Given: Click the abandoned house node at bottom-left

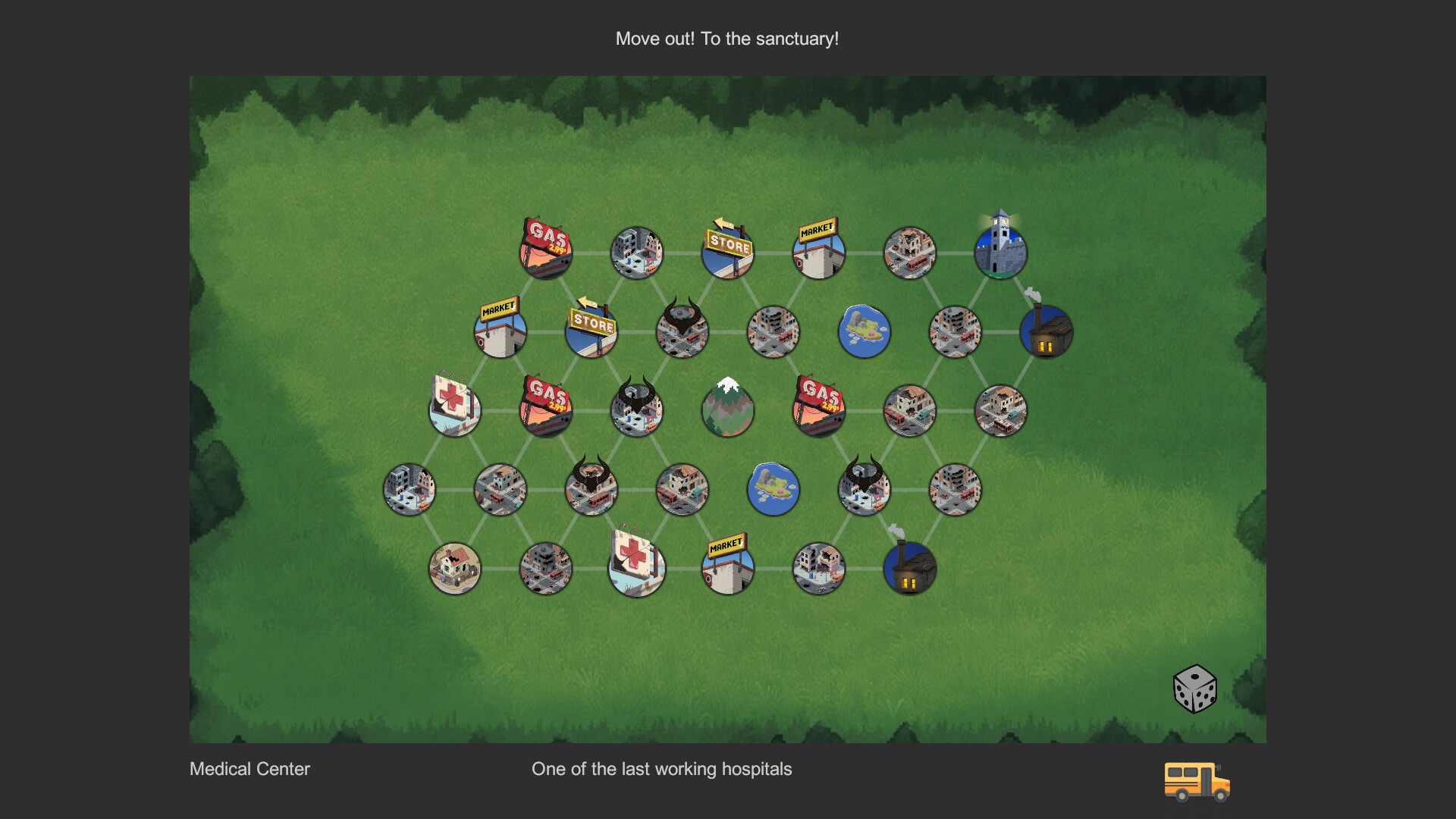Looking at the screenshot, I should click(x=454, y=569).
